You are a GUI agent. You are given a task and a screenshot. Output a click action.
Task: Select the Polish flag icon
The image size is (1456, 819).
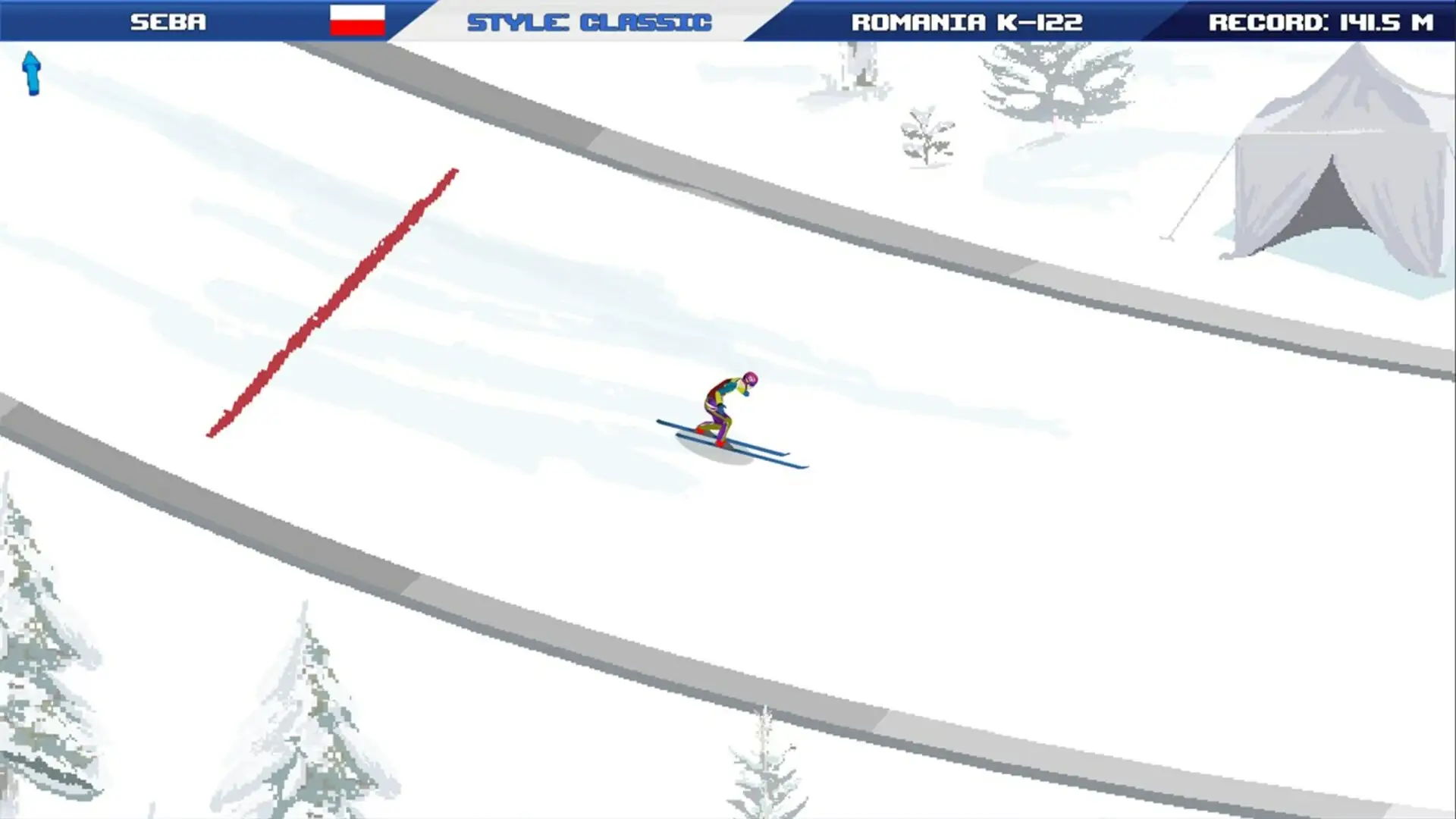357,20
